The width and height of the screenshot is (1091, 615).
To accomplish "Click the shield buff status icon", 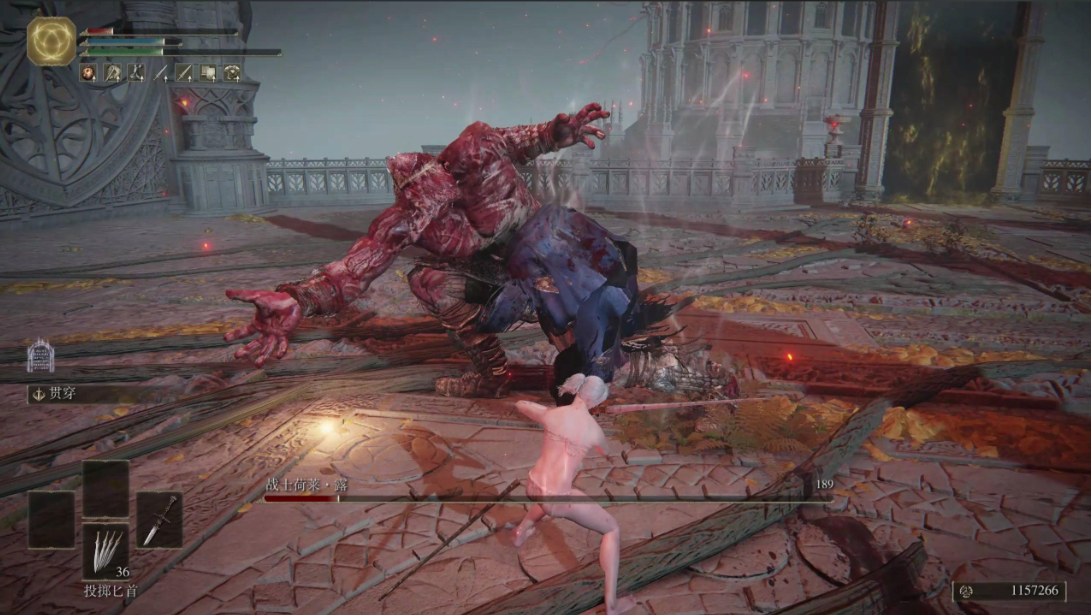I will point(208,72).
